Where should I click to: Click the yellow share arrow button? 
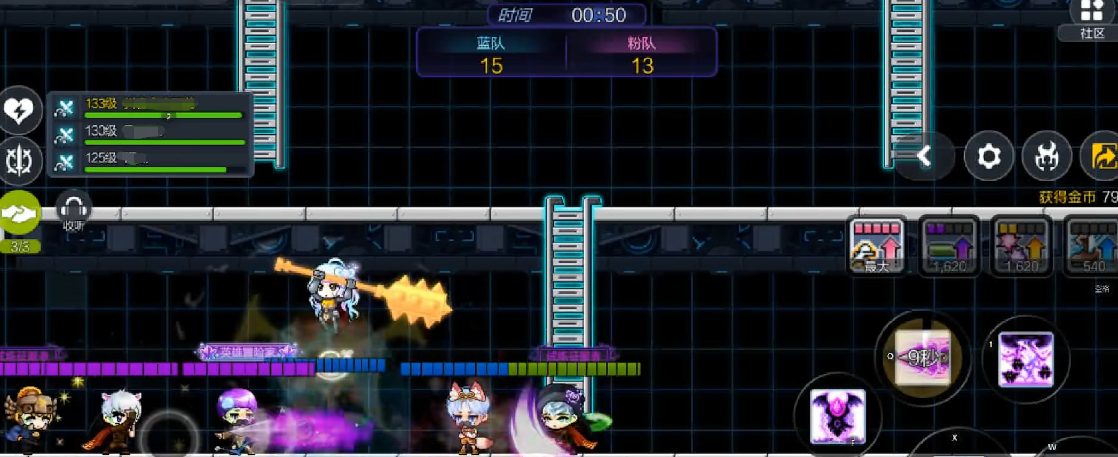click(x=1102, y=156)
